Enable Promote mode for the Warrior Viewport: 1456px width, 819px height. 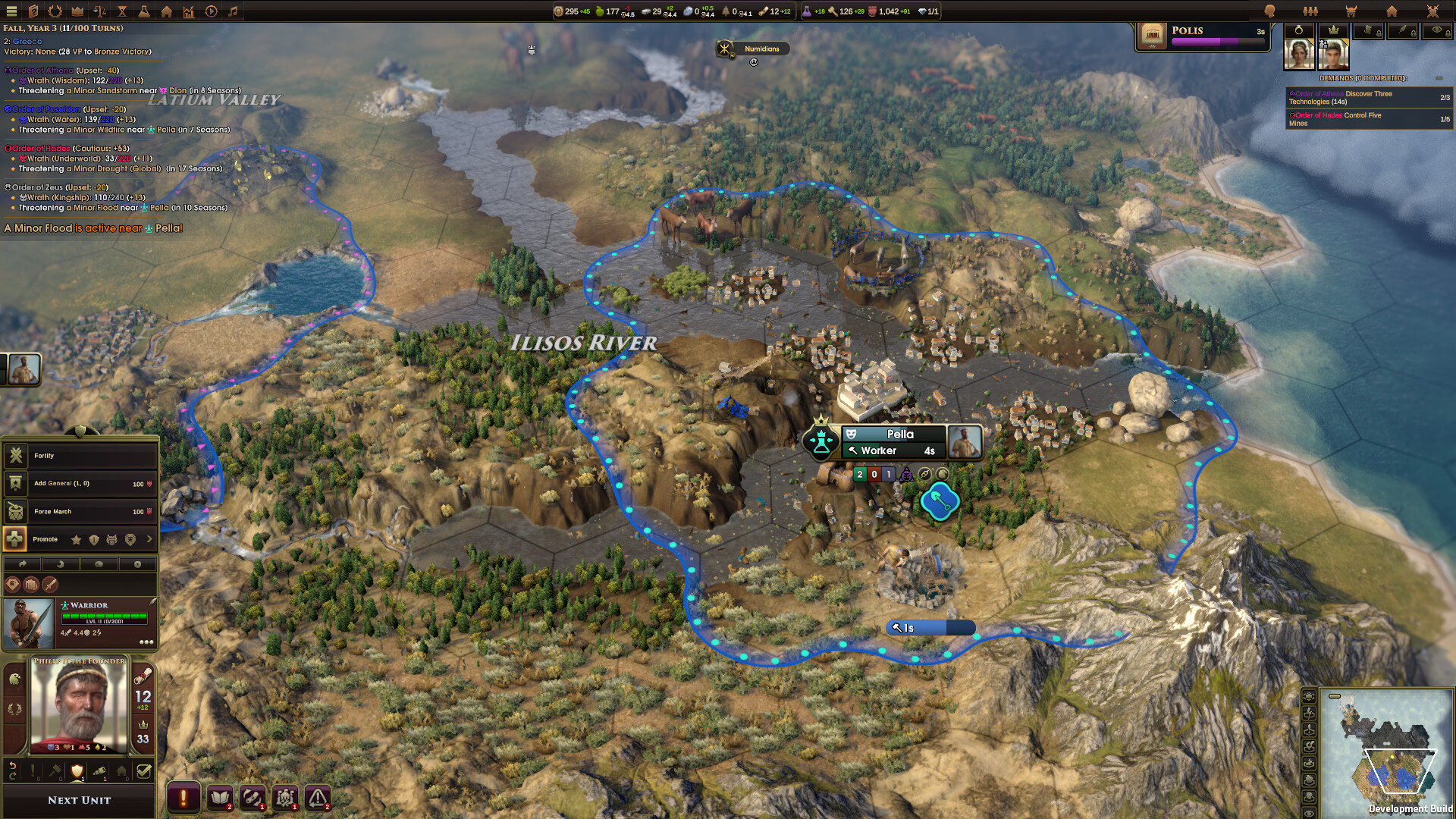coord(16,539)
